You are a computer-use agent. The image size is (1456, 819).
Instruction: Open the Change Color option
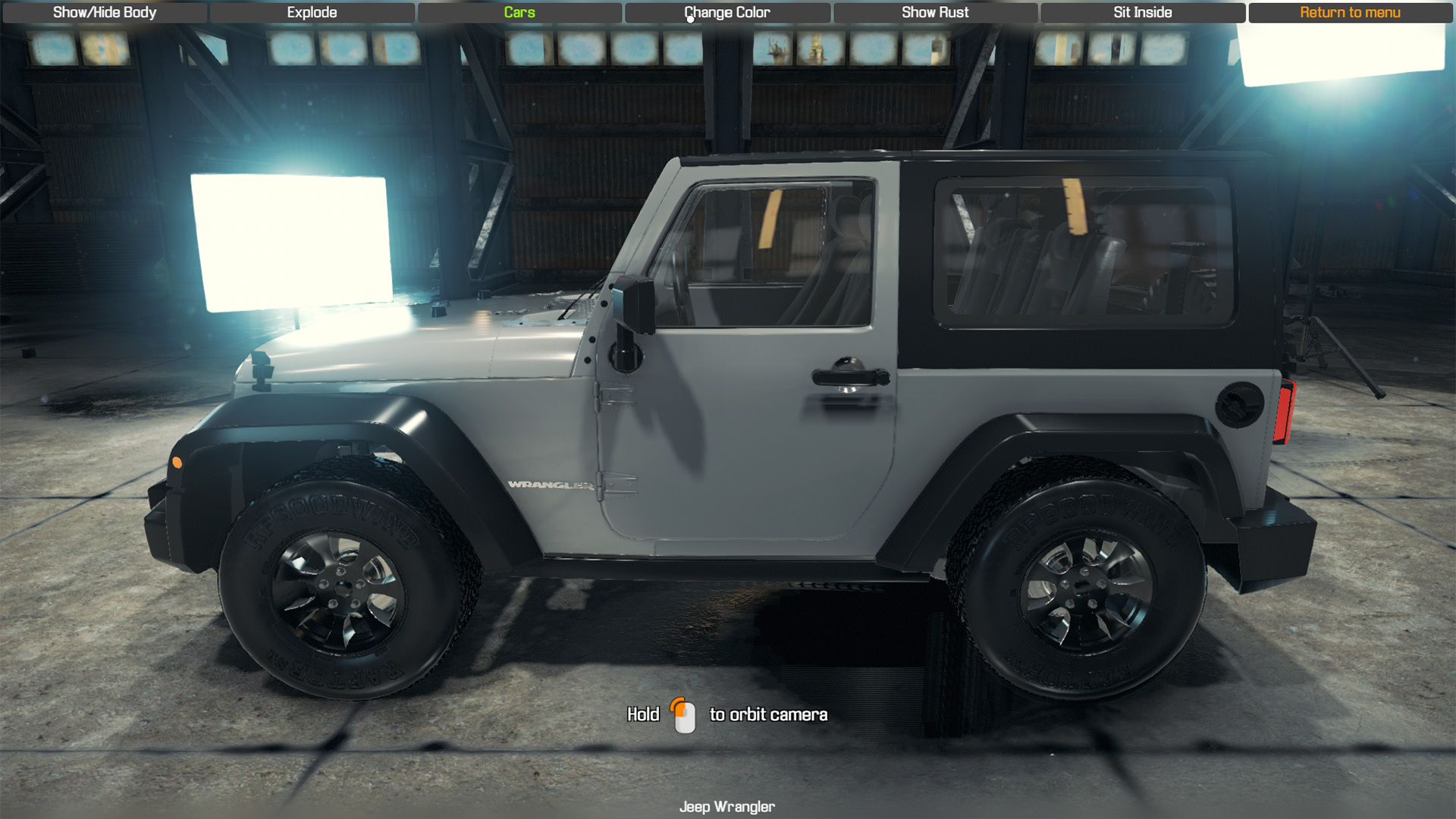coord(726,12)
